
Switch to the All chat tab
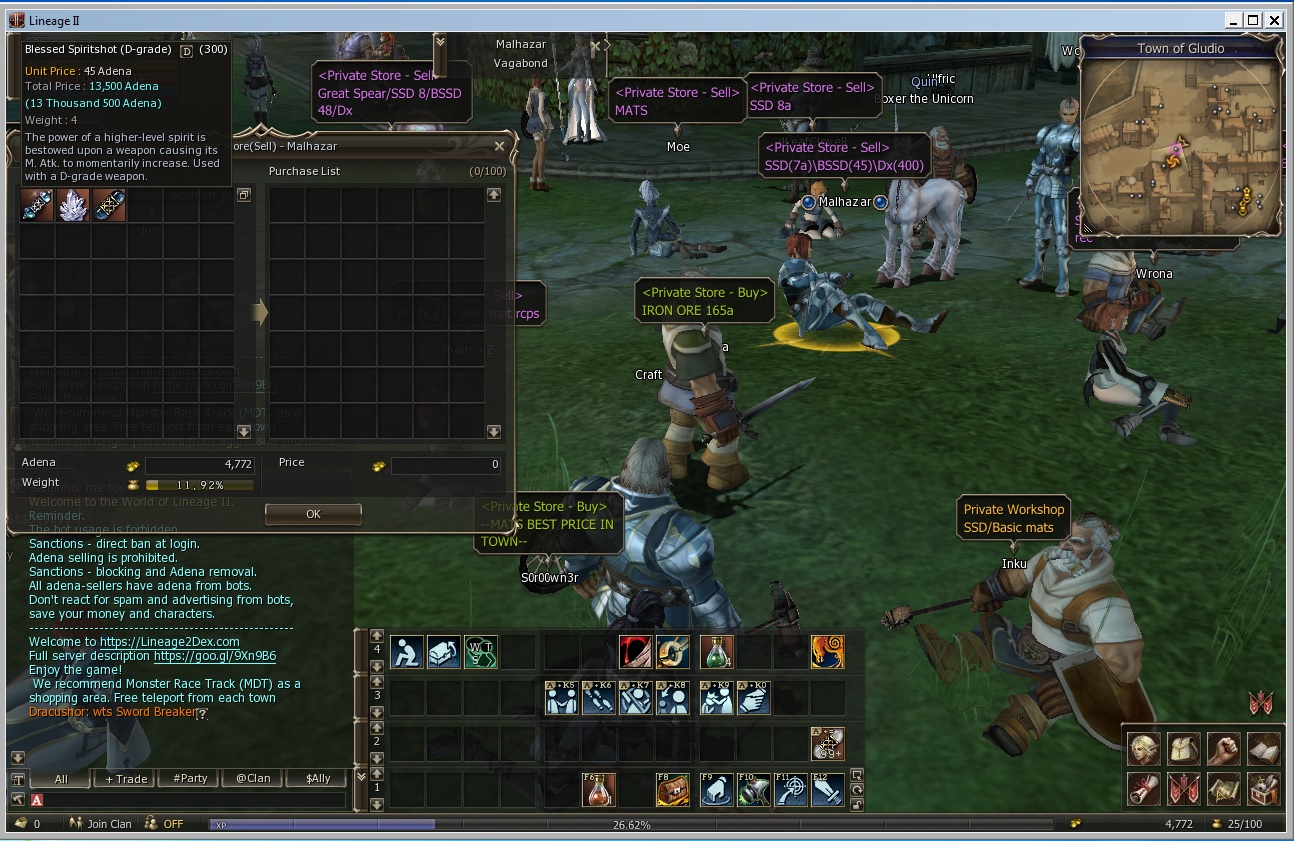(x=61, y=779)
